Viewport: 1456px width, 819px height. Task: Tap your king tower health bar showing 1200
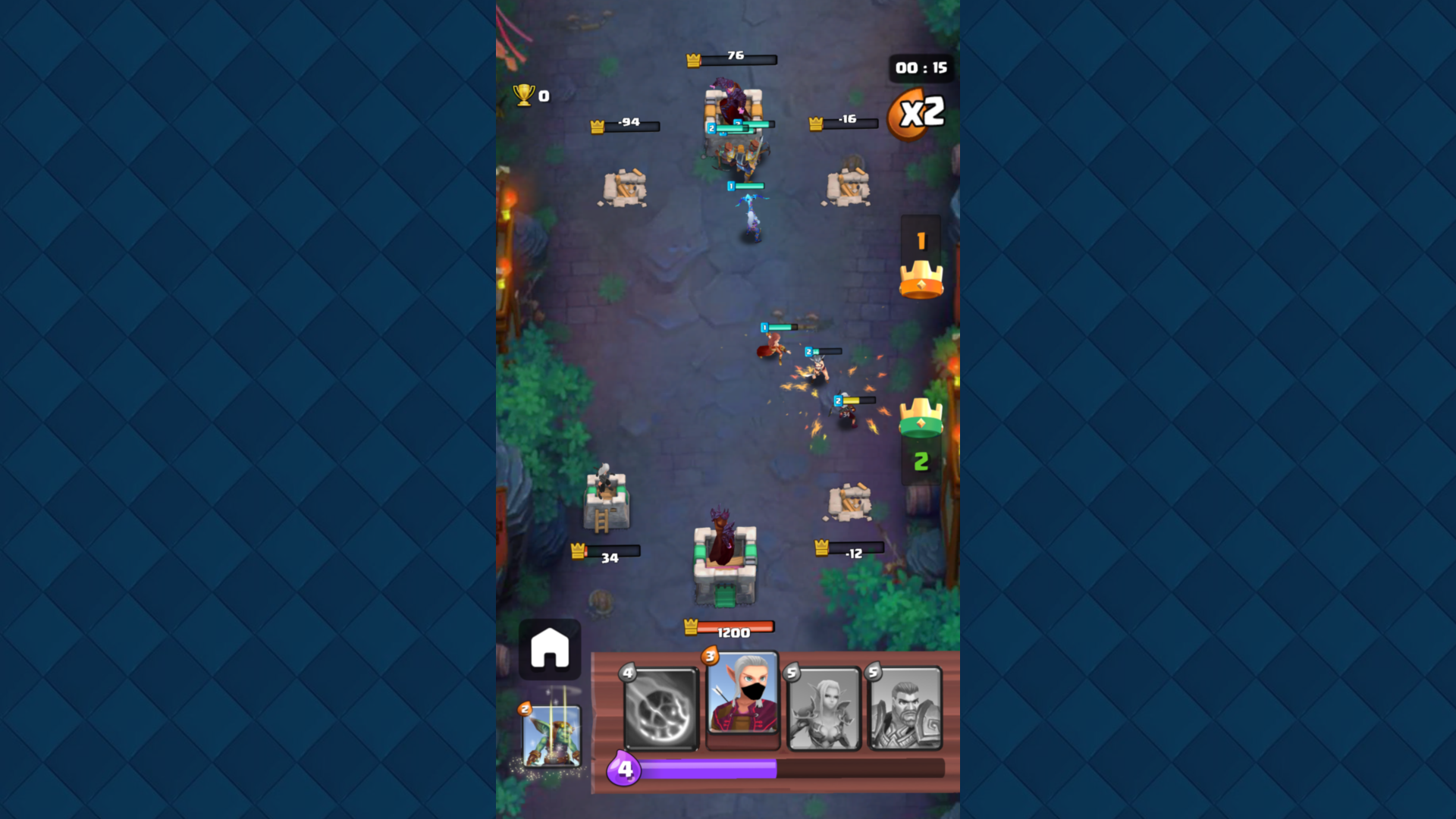[730, 626]
